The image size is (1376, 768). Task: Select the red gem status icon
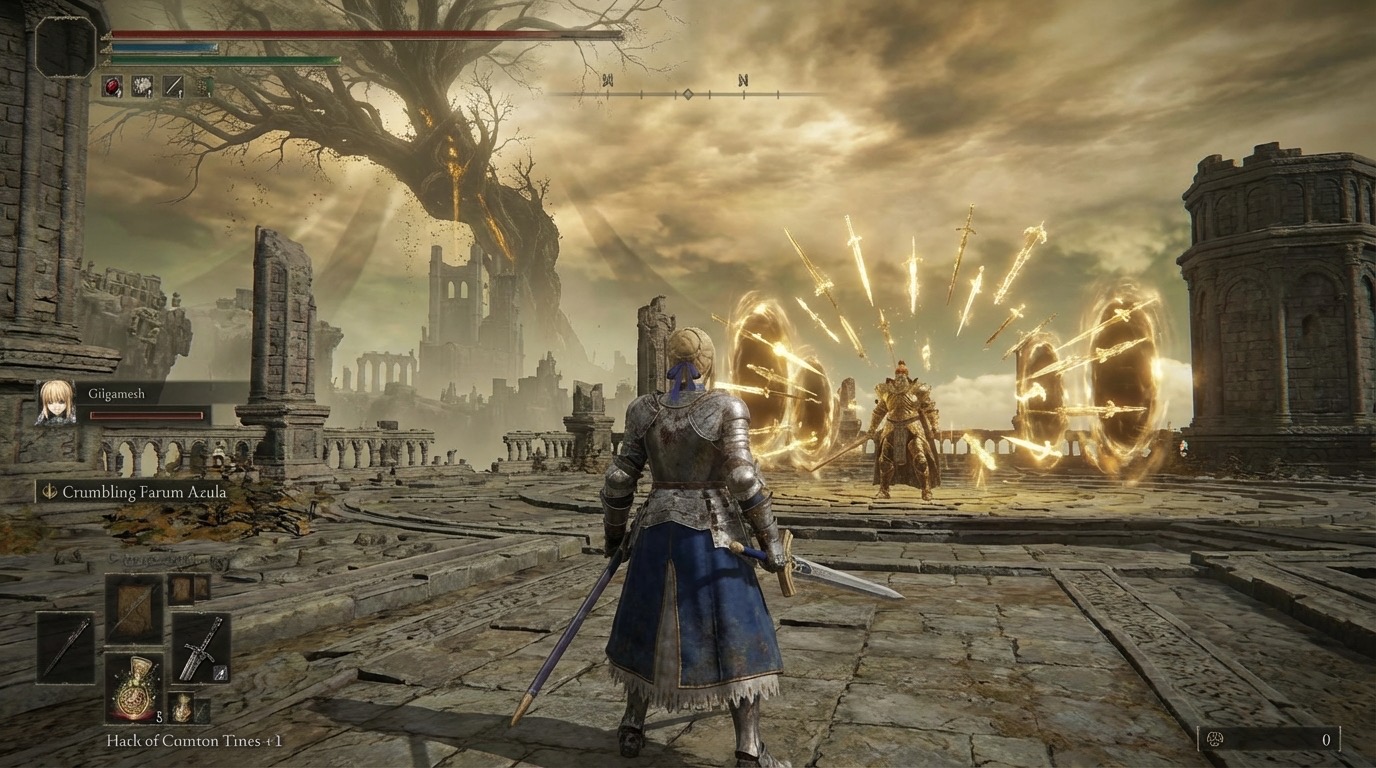tap(113, 87)
